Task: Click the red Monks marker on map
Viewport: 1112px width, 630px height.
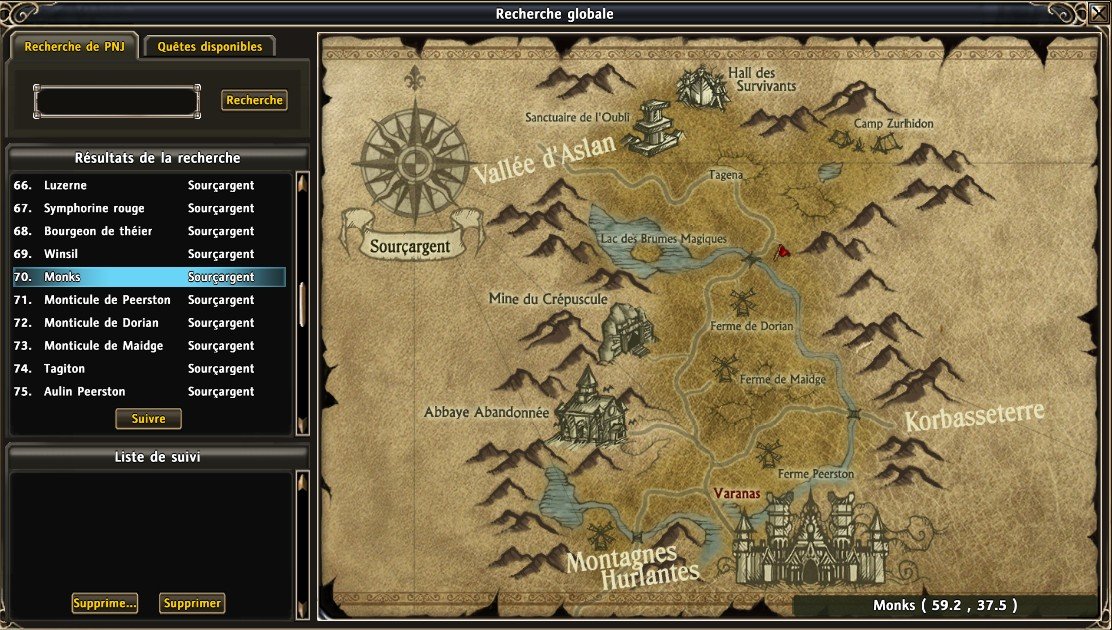Action: [x=784, y=250]
